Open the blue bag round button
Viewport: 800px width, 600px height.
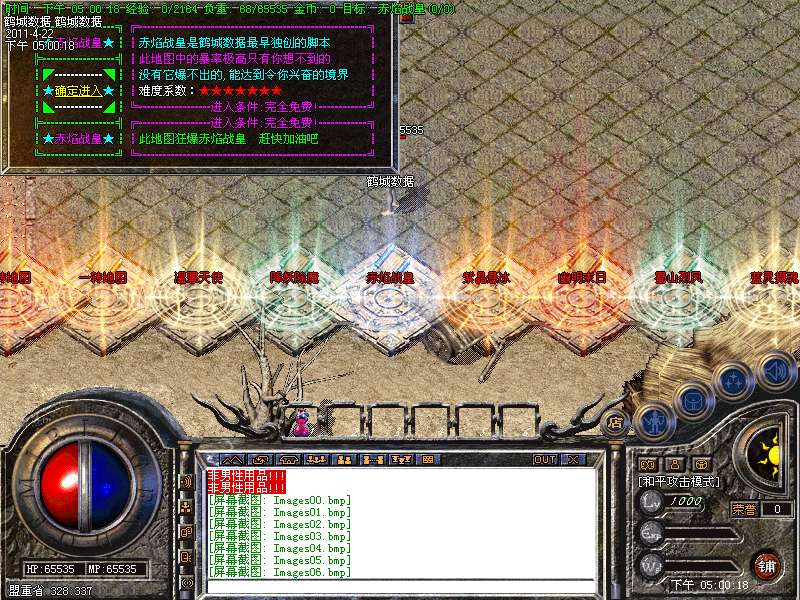[x=692, y=402]
